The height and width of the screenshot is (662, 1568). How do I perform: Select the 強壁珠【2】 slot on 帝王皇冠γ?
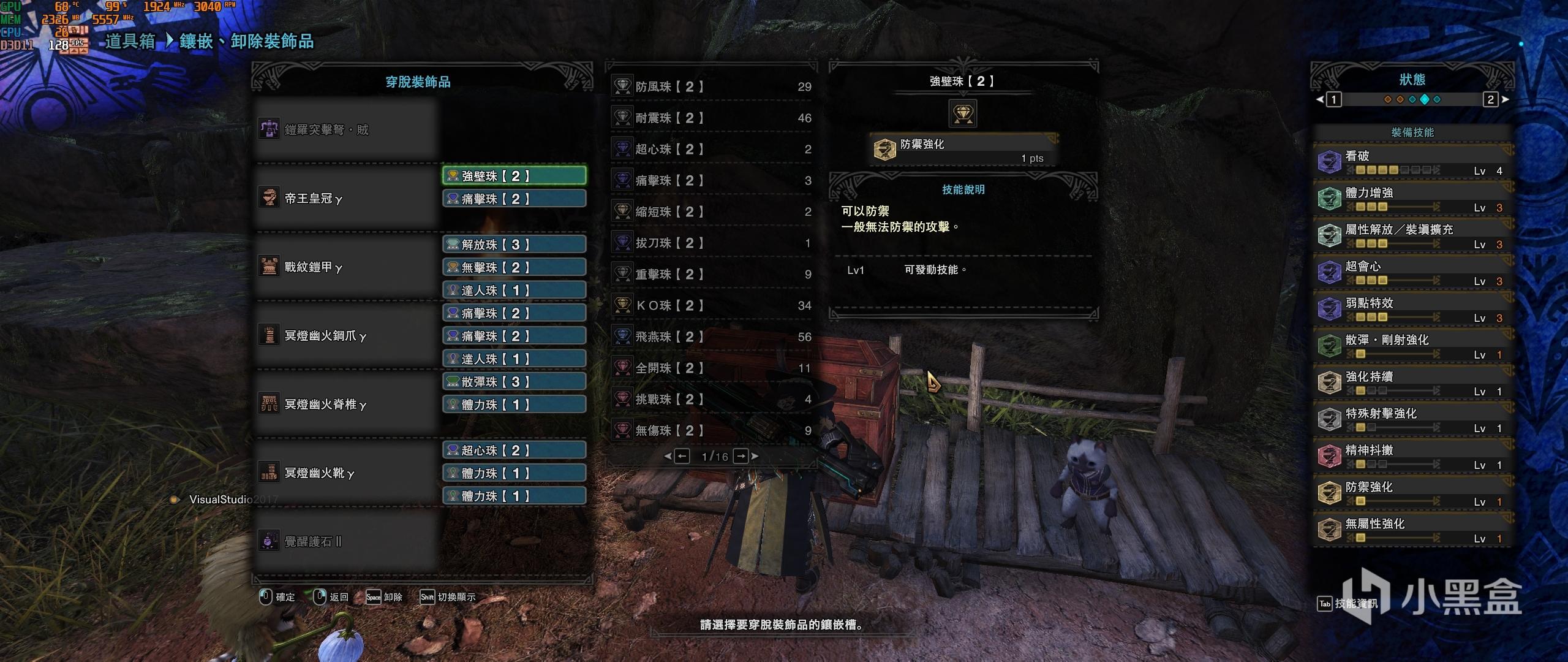514,176
